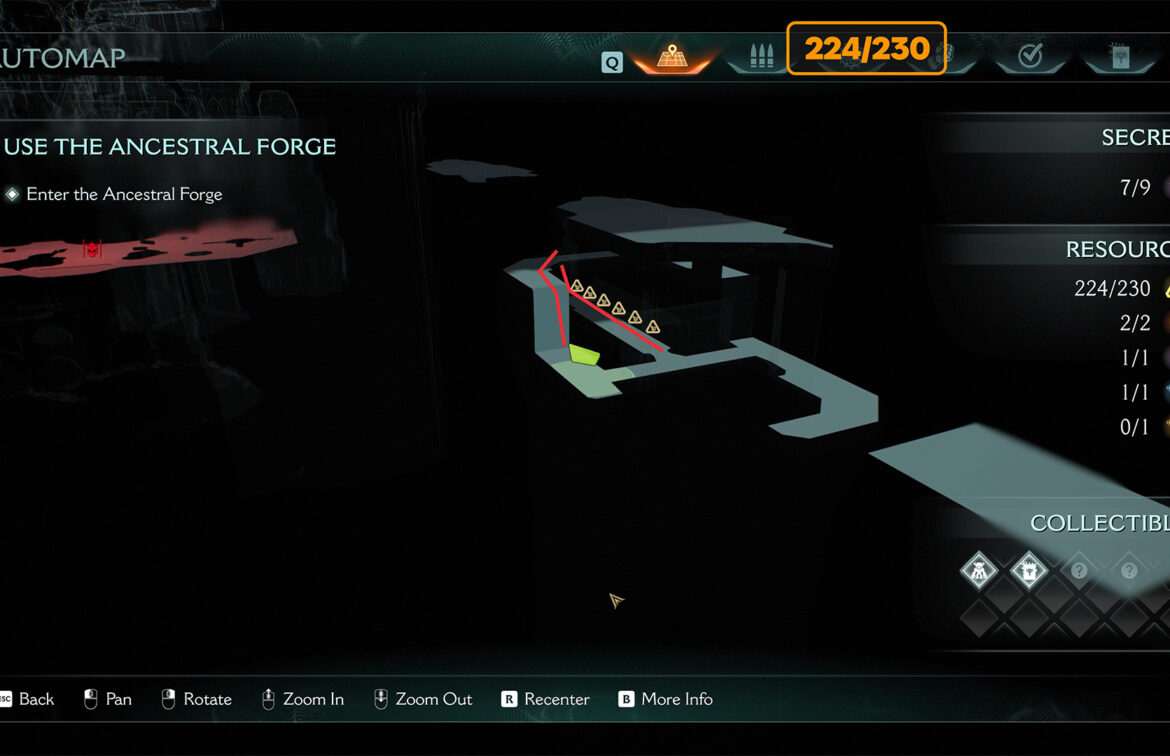Open the checkmark objectives tab
1170x756 pixels.
click(1030, 57)
